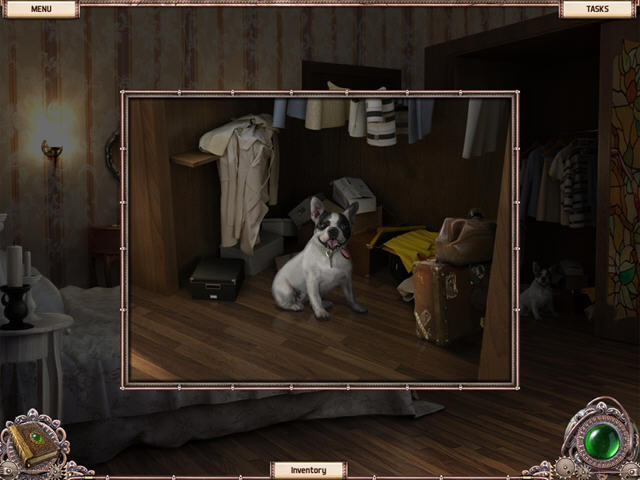
Task: Expand the Inventory panel
Action: pos(308,469)
